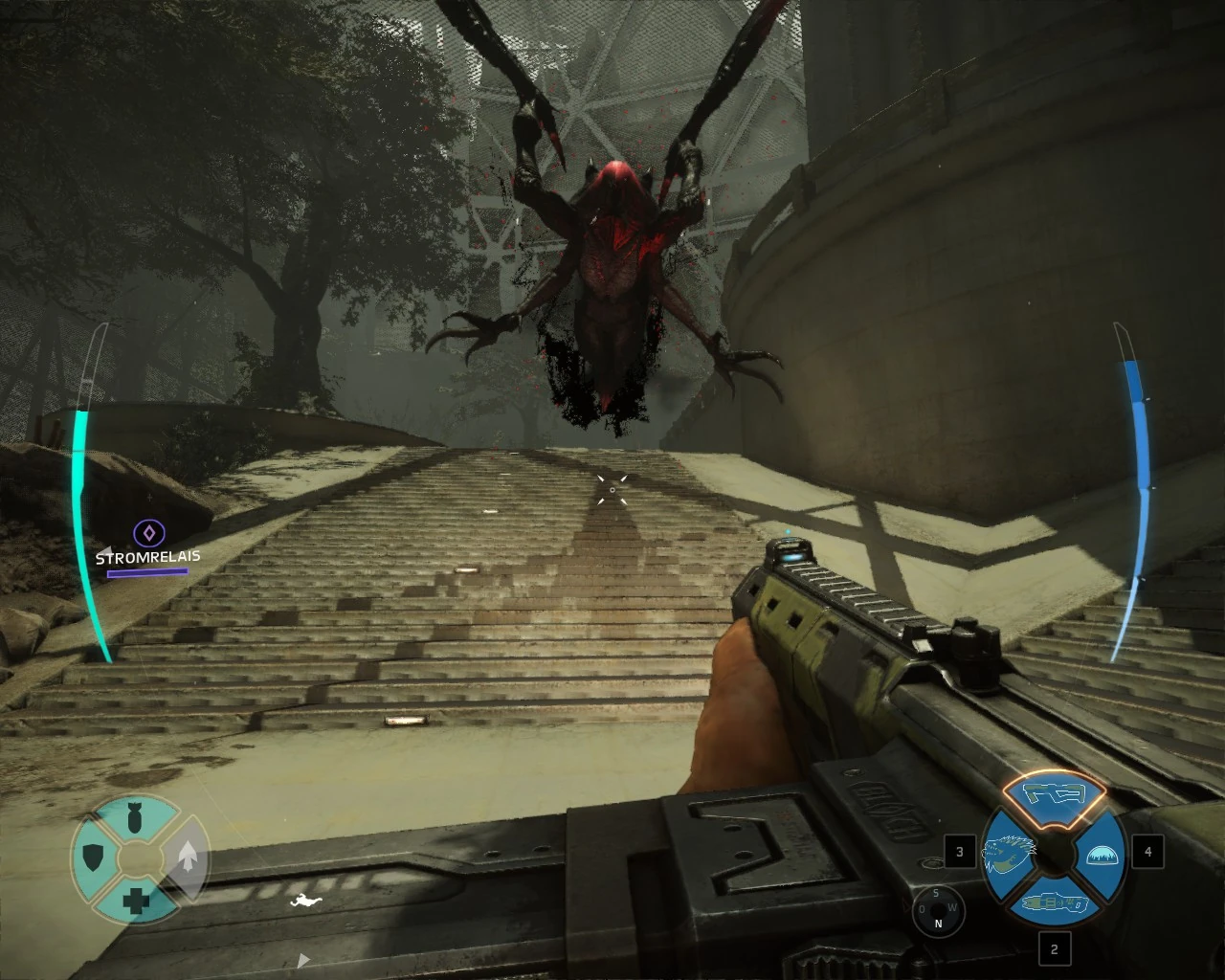Screen dimensions: 1225x980
Task: Select the assault rifle weapon segment
Action: point(1052,793)
